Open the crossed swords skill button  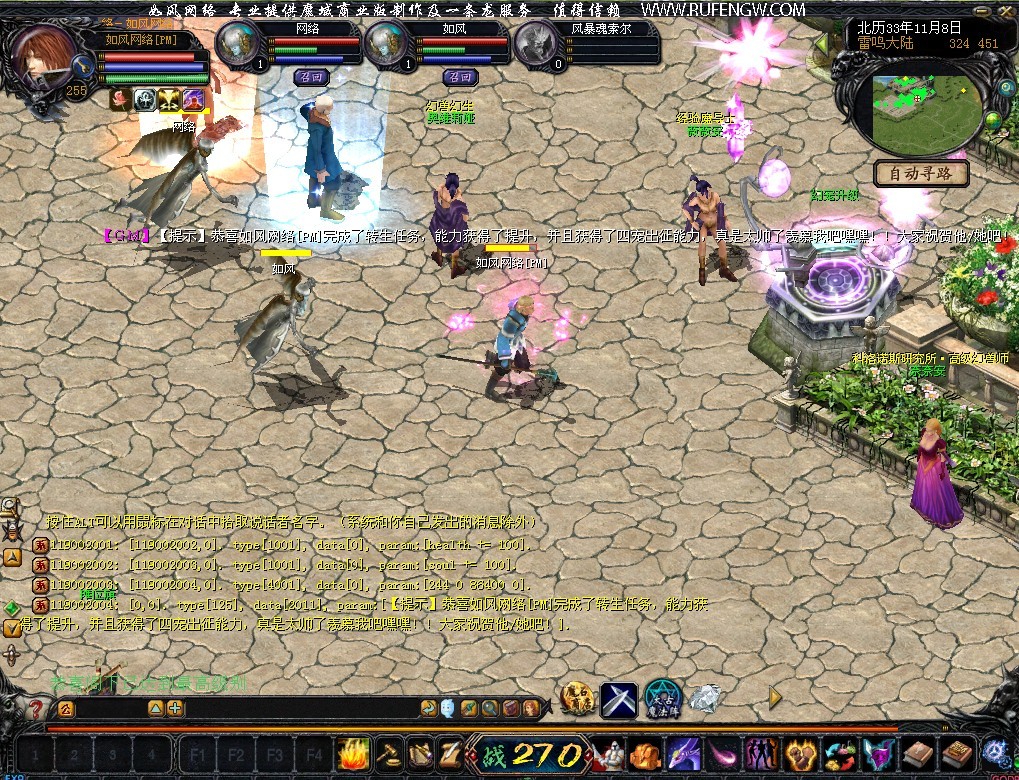pyautogui.click(x=619, y=699)
